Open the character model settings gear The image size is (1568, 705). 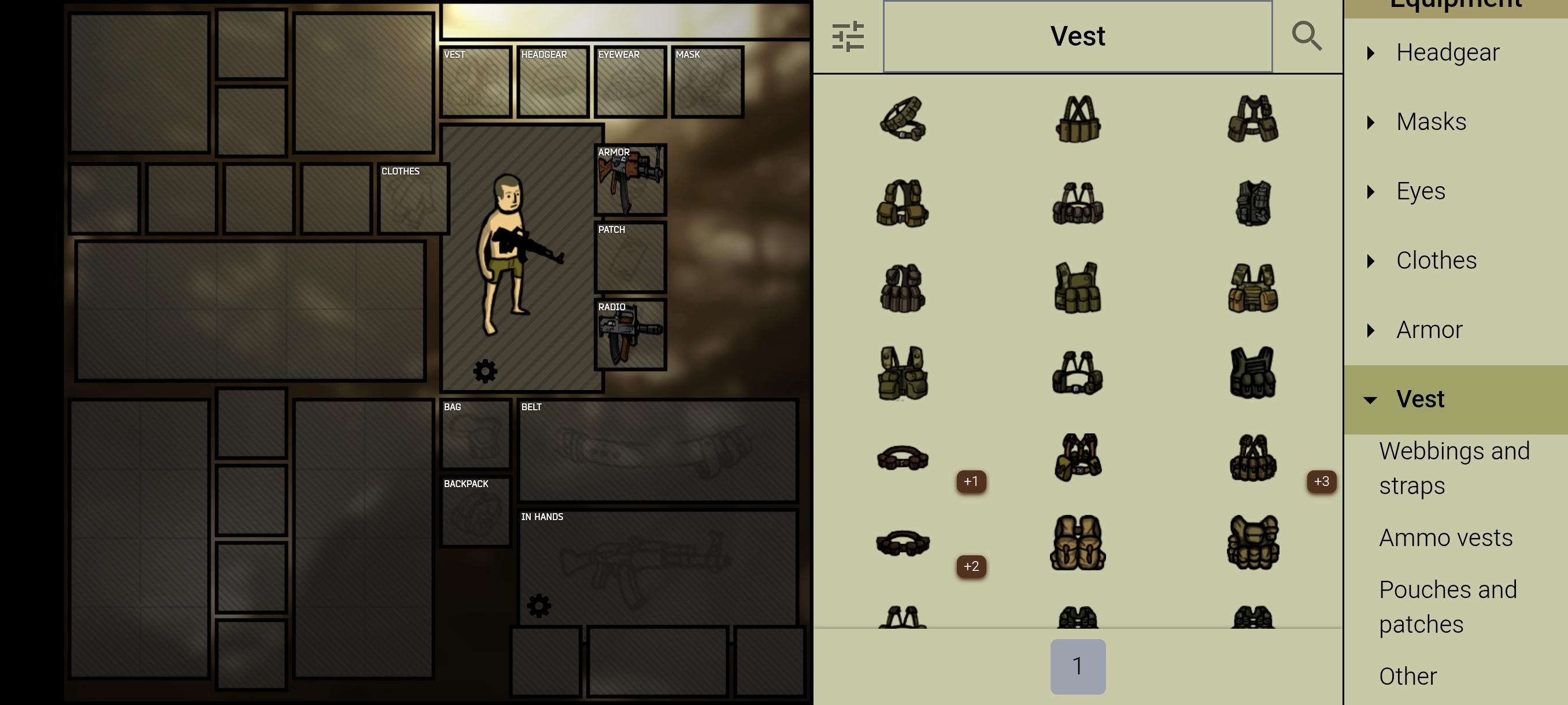[485, 371]
